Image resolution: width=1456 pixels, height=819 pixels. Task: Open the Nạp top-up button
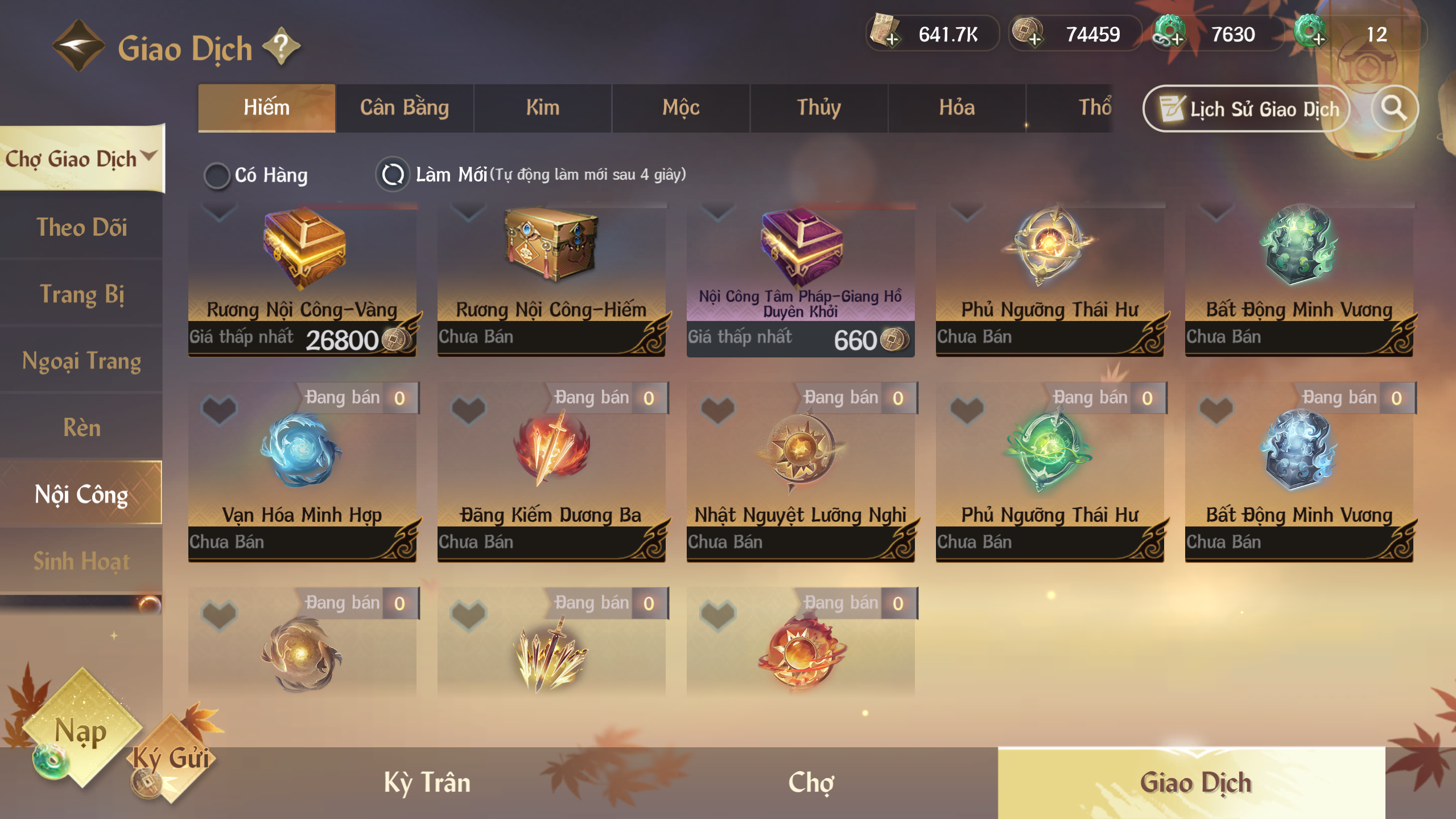(81, 731)
